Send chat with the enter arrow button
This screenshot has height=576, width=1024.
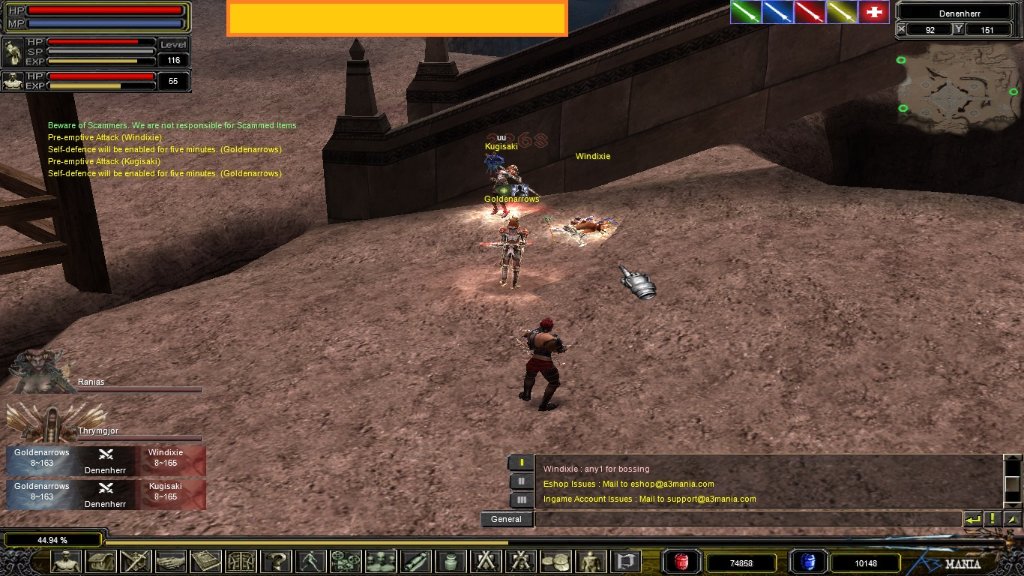pyautogui.click(x=972, y=519)
